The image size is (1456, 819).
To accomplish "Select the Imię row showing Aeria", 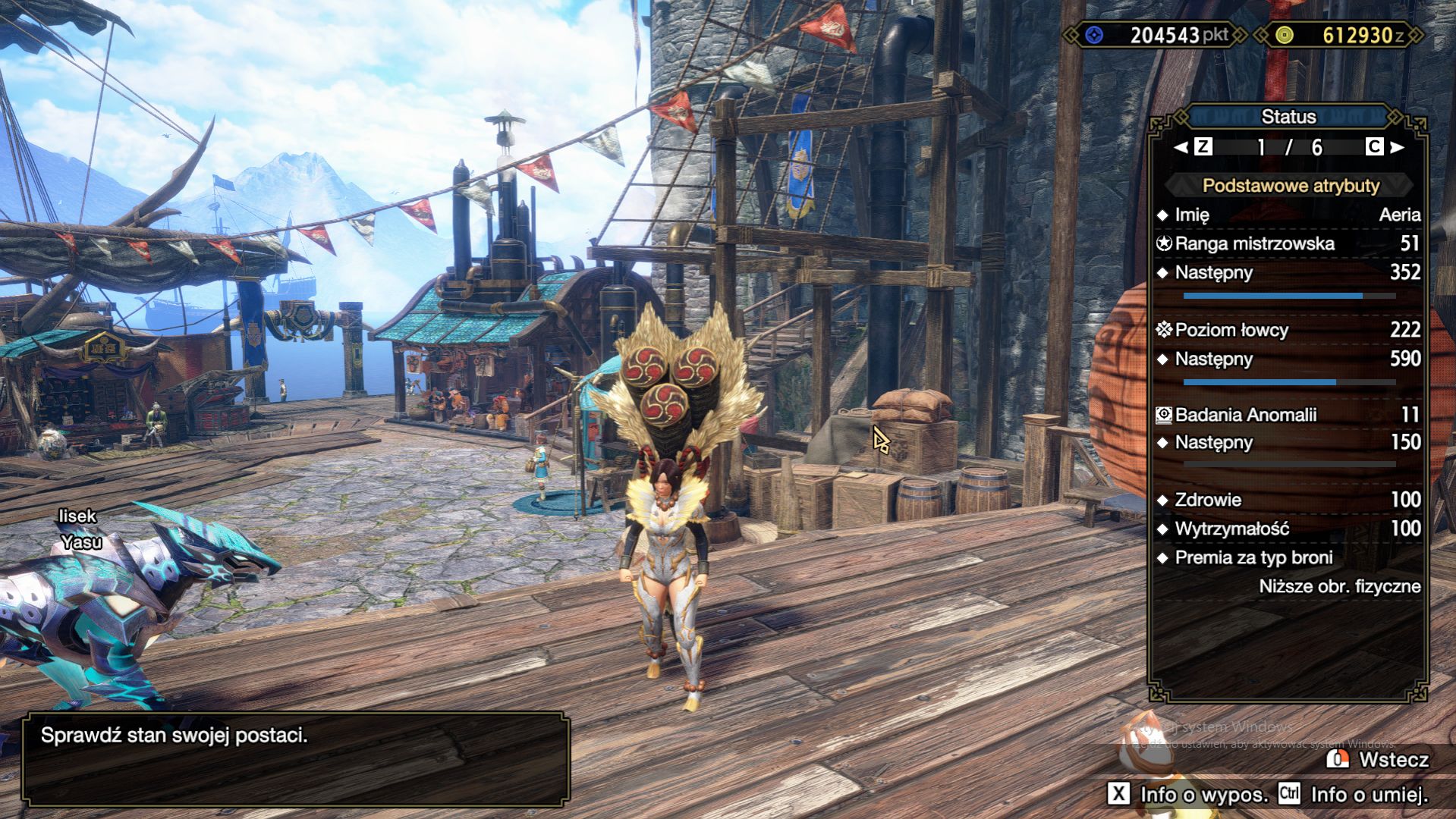I will 1288,215.
